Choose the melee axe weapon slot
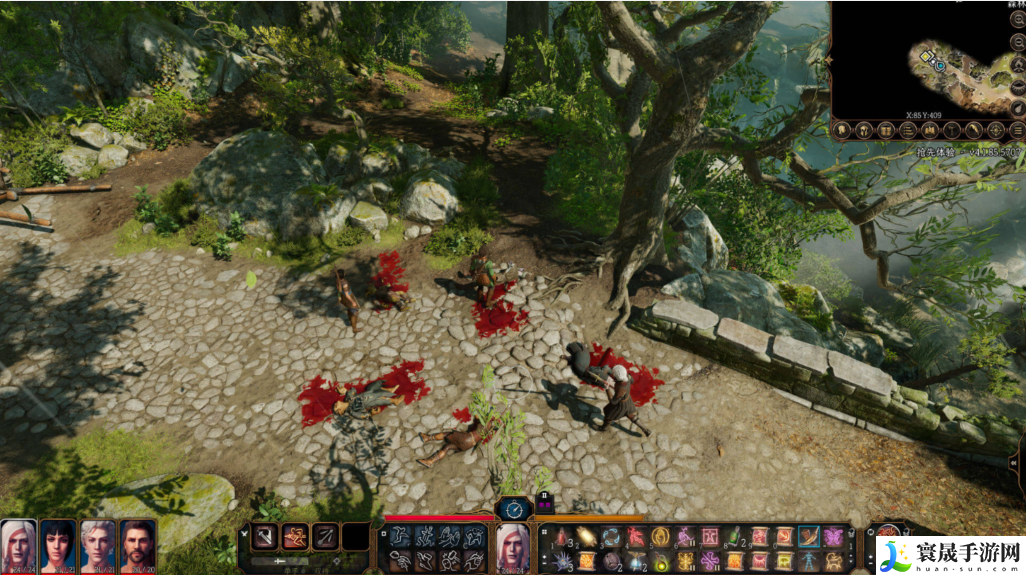Image resolution: width=1026 pixels, height=575 pixels. tap(265, 537)
